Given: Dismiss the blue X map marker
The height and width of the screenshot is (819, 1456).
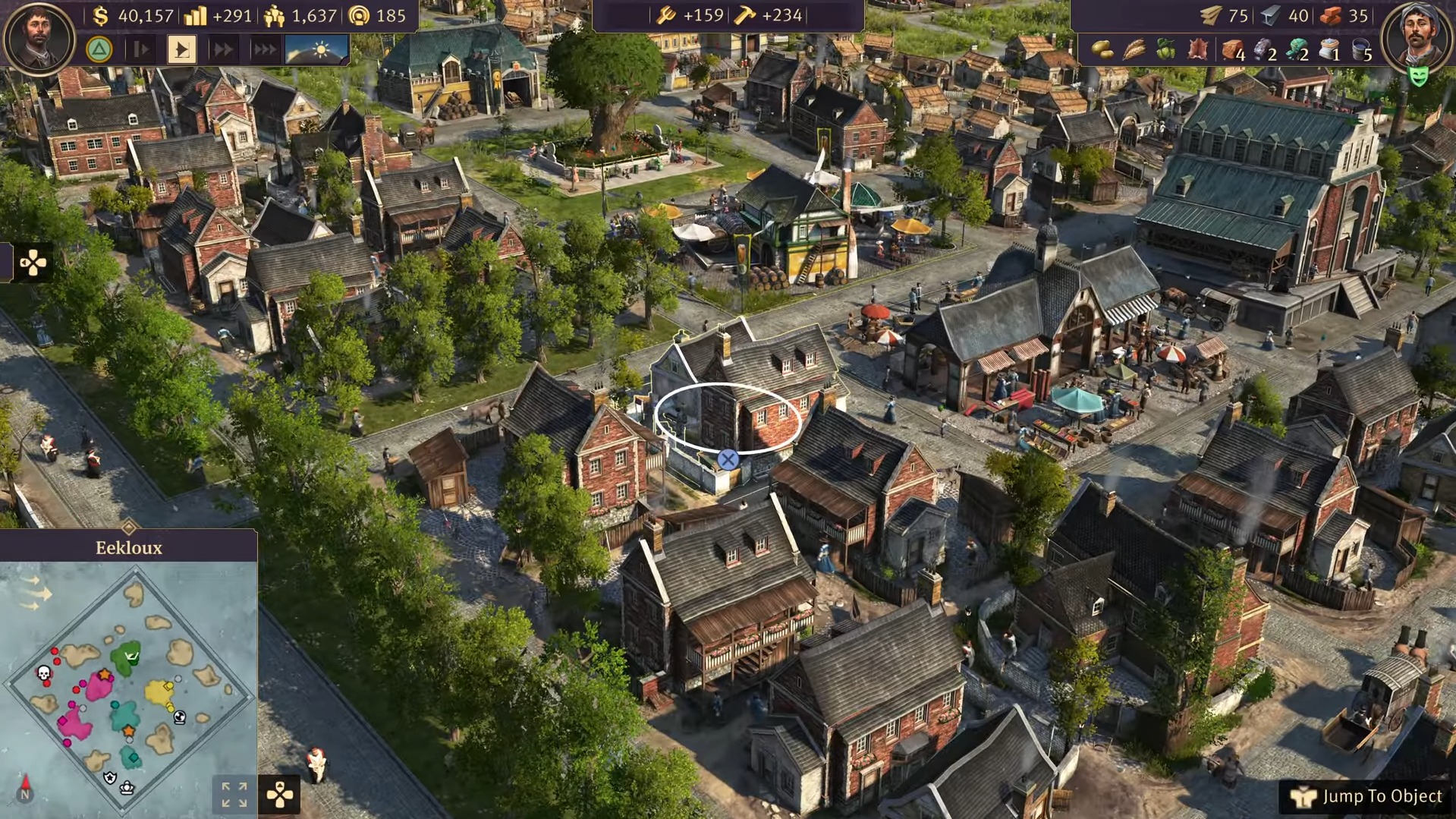Looking at the screenshot, I should point(728,458).
